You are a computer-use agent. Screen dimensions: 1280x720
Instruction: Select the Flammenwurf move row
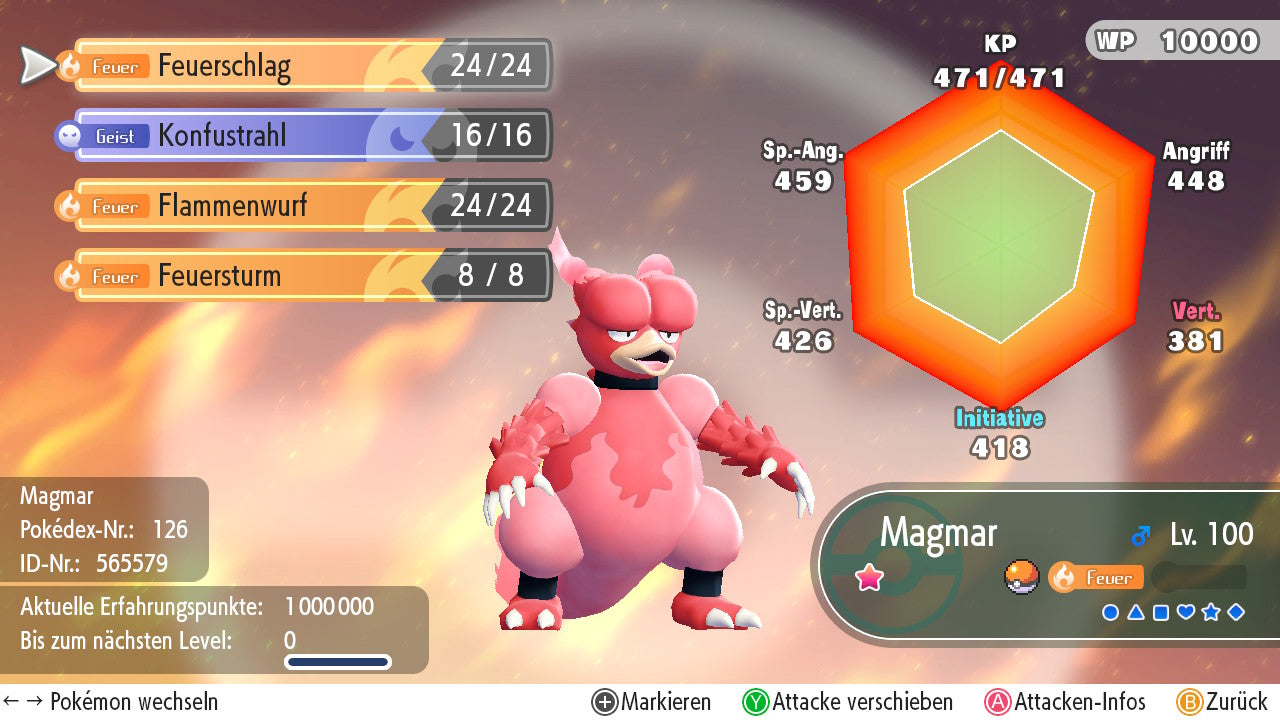(x=300, y=206)
